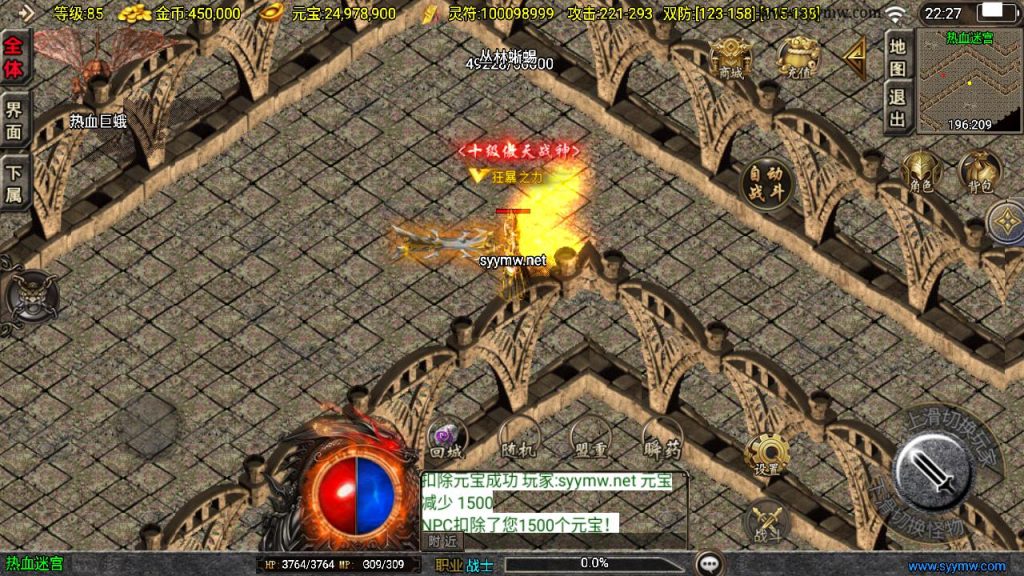Use the 回城 return-to-town scroll
The height and width of the screenshot is (576, 1024).
point(447,440)
